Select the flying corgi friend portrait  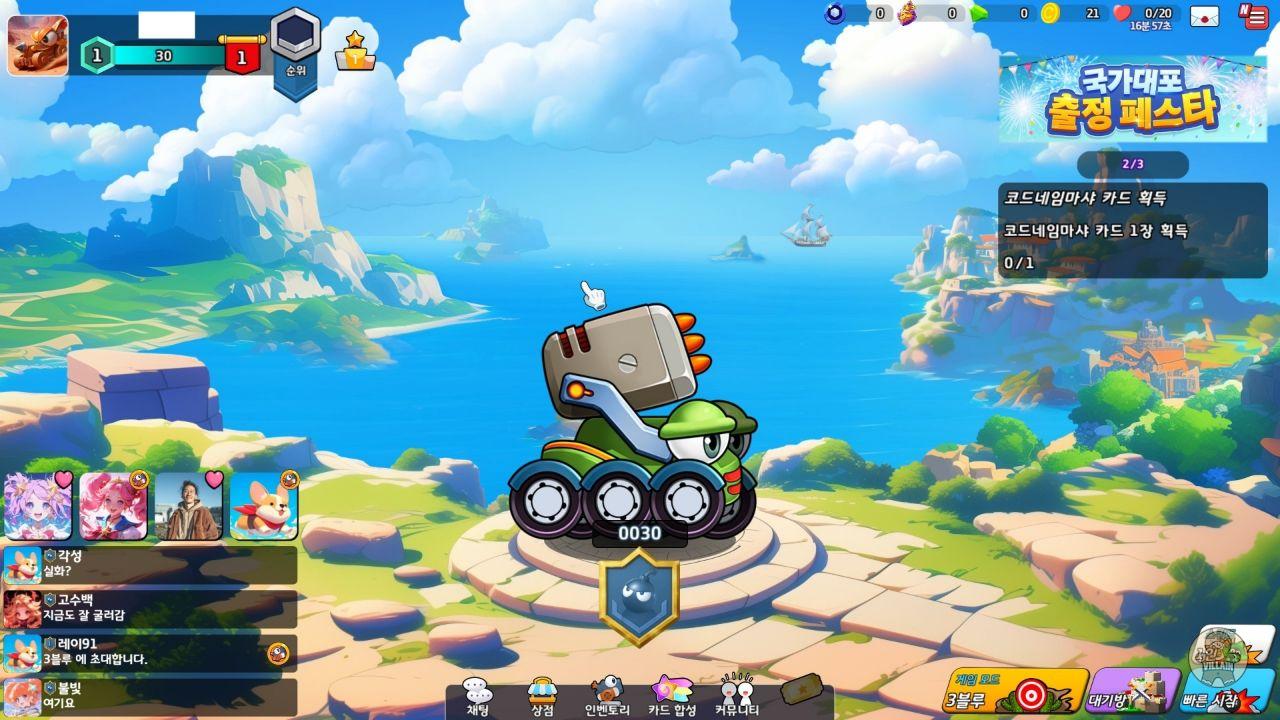point(264,506)
